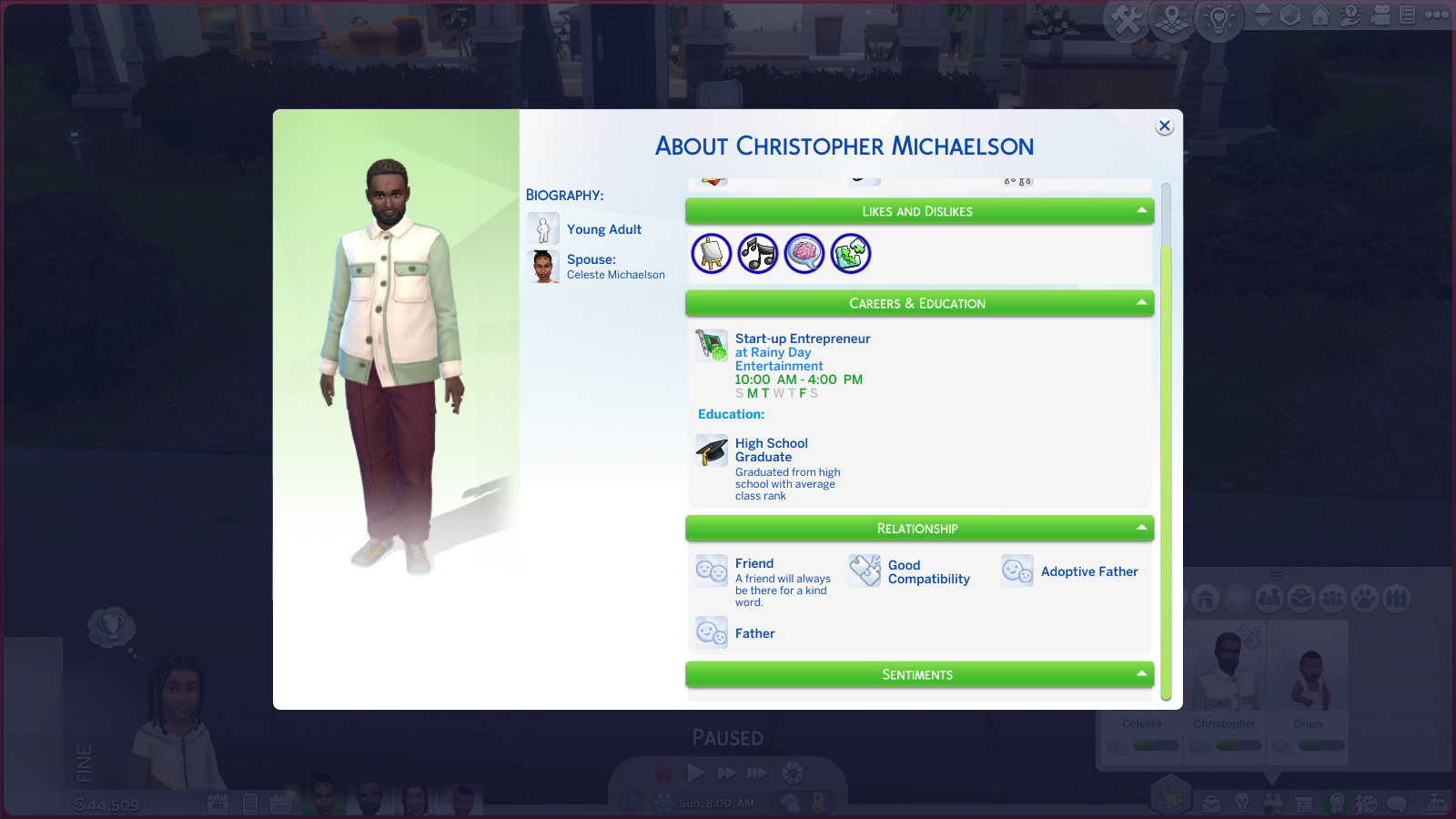
Task: Select ultra speed with the triple arrow
Action: [757, 773]
